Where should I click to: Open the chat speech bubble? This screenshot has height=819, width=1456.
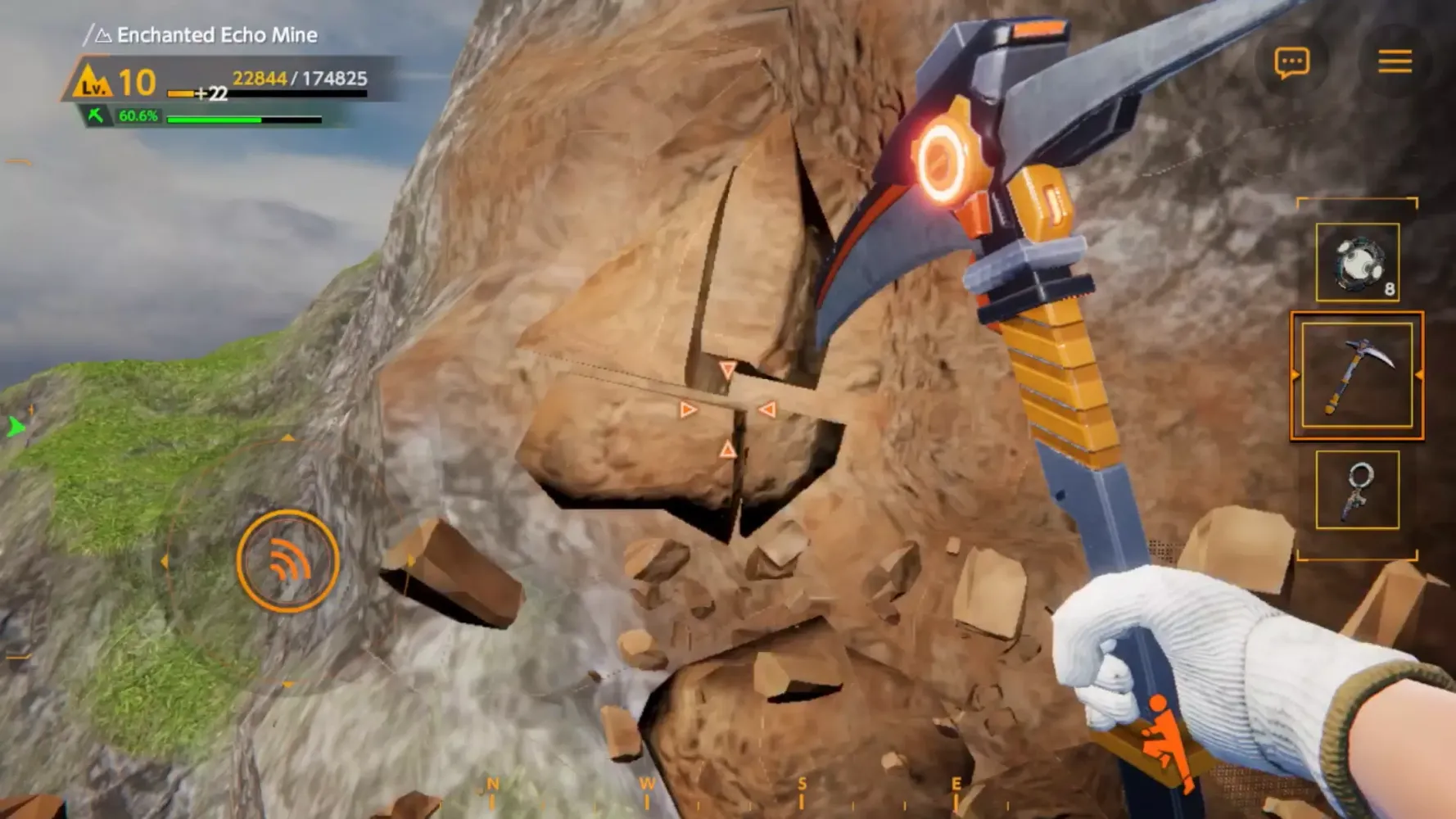coord(1291,62)
